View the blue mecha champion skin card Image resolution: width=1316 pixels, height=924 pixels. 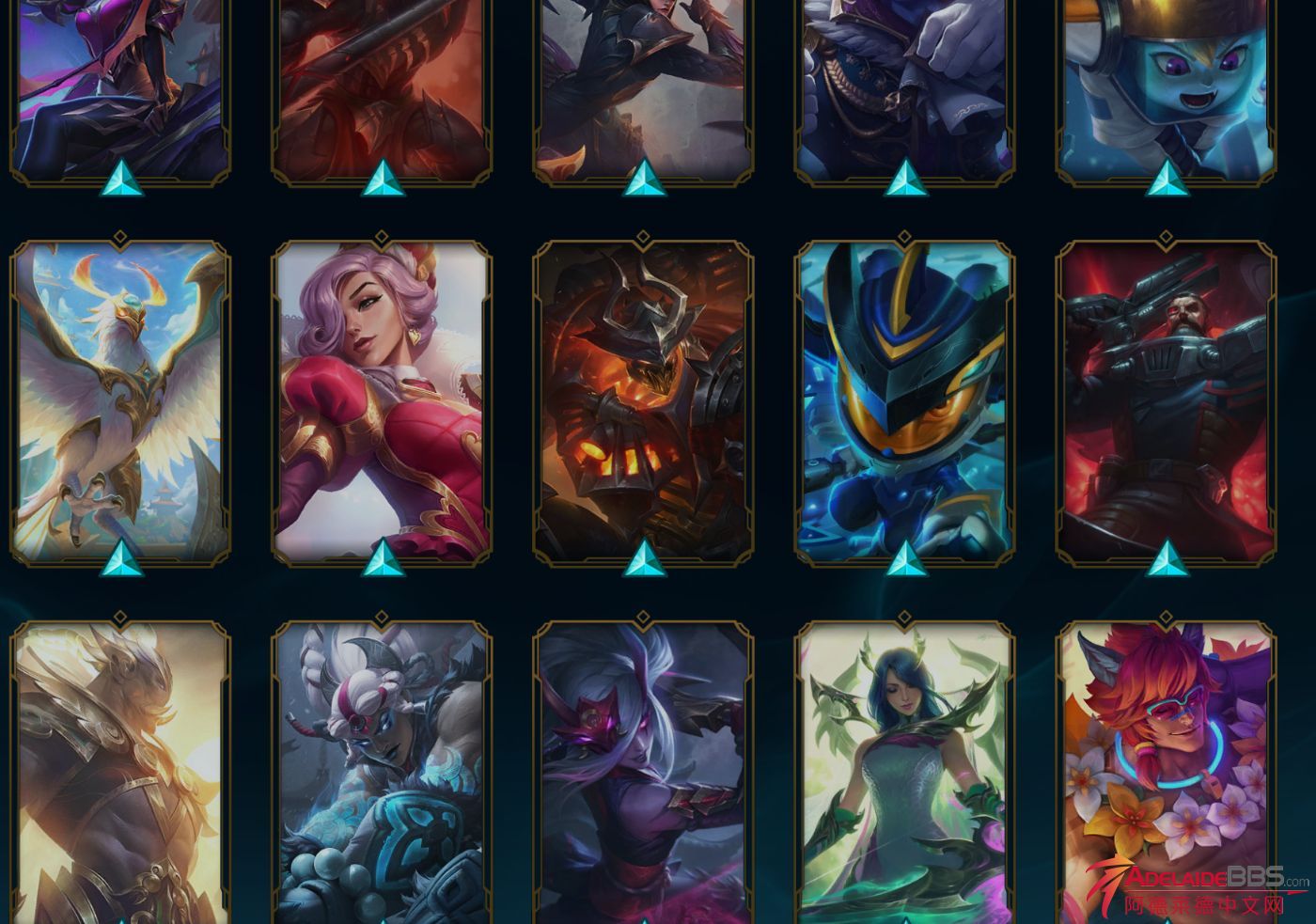pyautogui.click(x=904, y=404)
